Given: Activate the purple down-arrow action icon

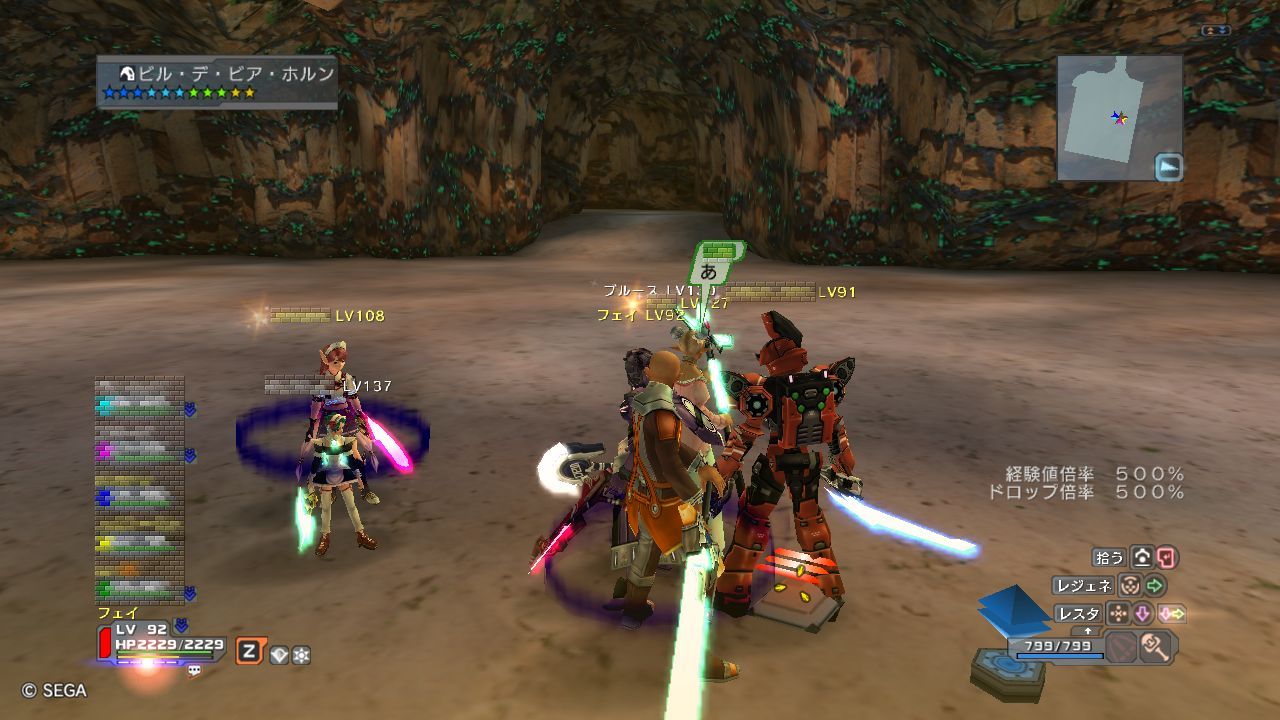Looking at the screenshot, I should click(x=1142, y=613).
